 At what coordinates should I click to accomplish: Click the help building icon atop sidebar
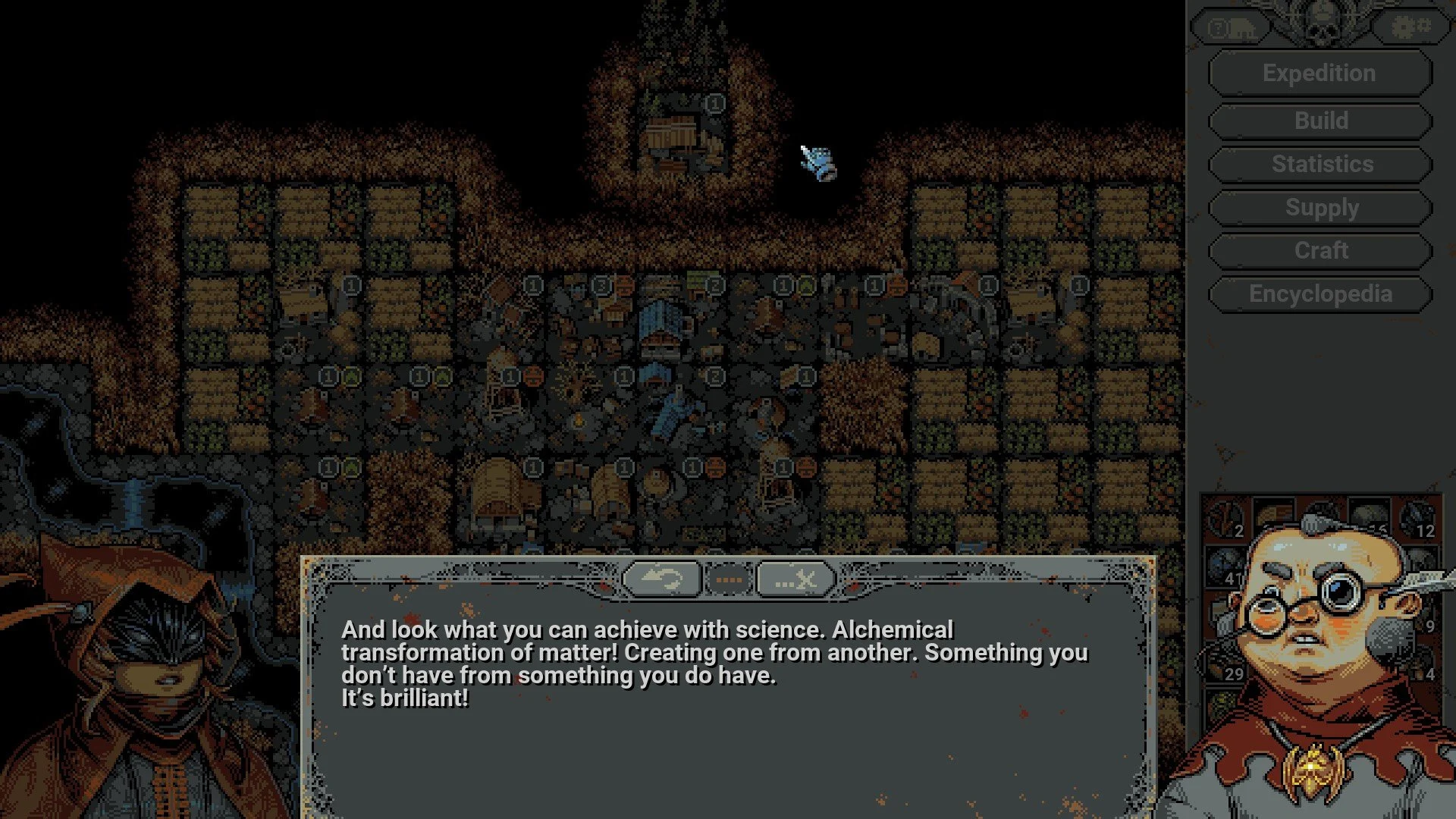coord(1232,27)
